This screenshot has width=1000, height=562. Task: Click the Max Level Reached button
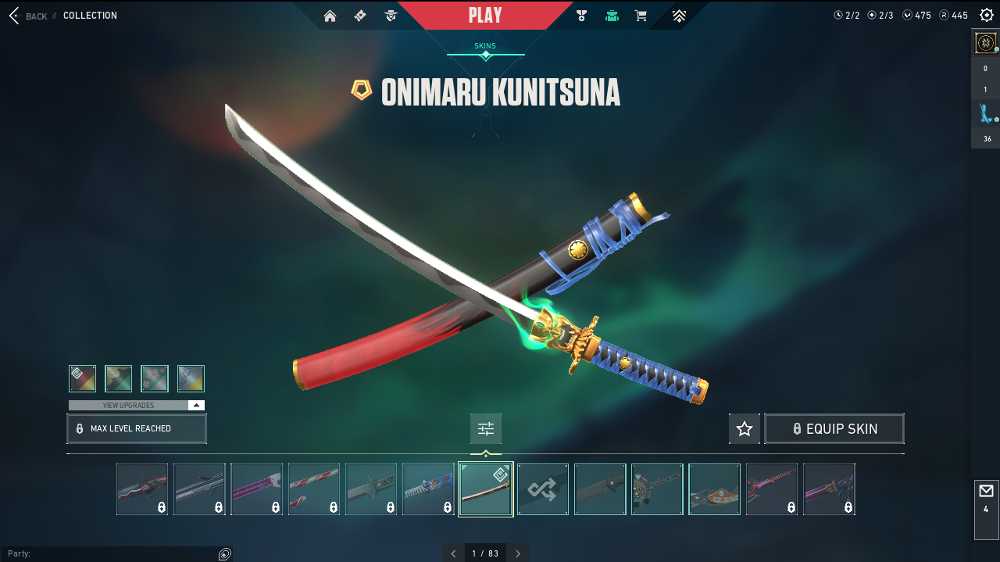click(136, 429)
